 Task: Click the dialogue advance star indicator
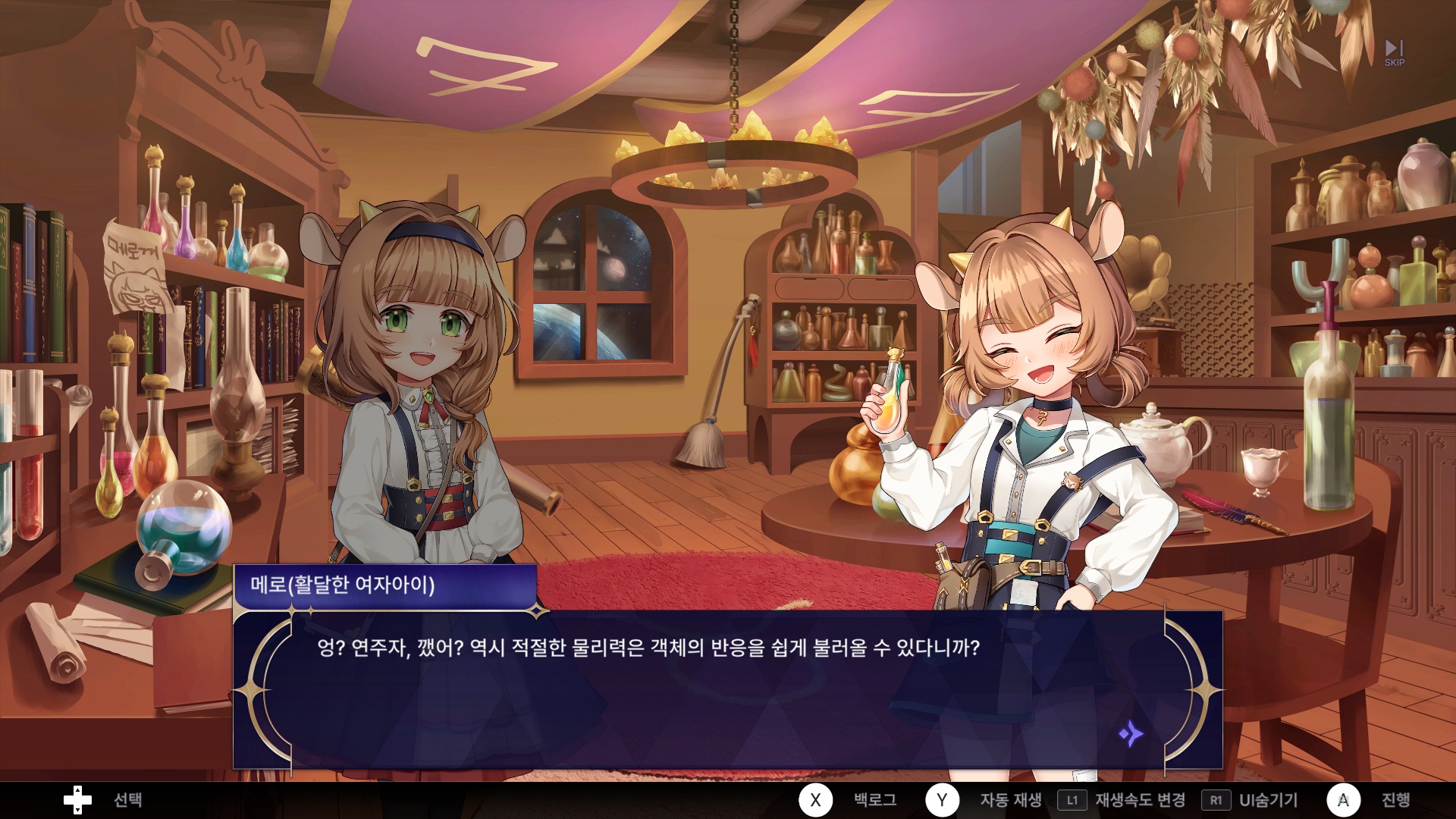coord(1130,733)
